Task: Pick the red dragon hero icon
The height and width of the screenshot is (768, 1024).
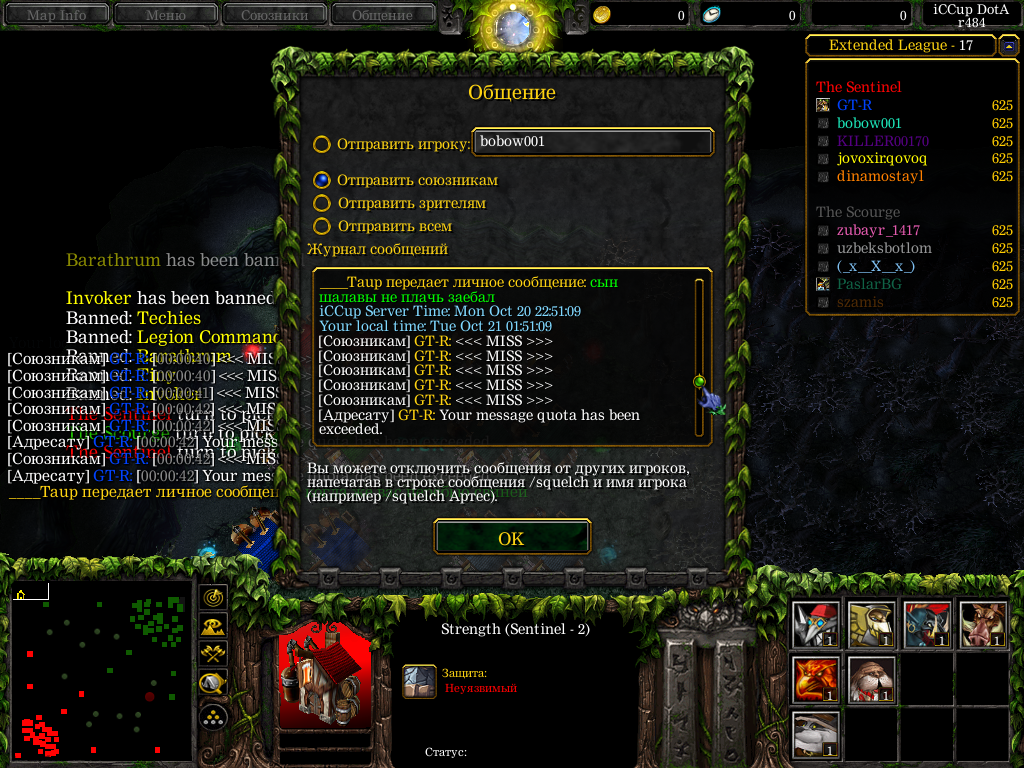Action: [815, 680]
